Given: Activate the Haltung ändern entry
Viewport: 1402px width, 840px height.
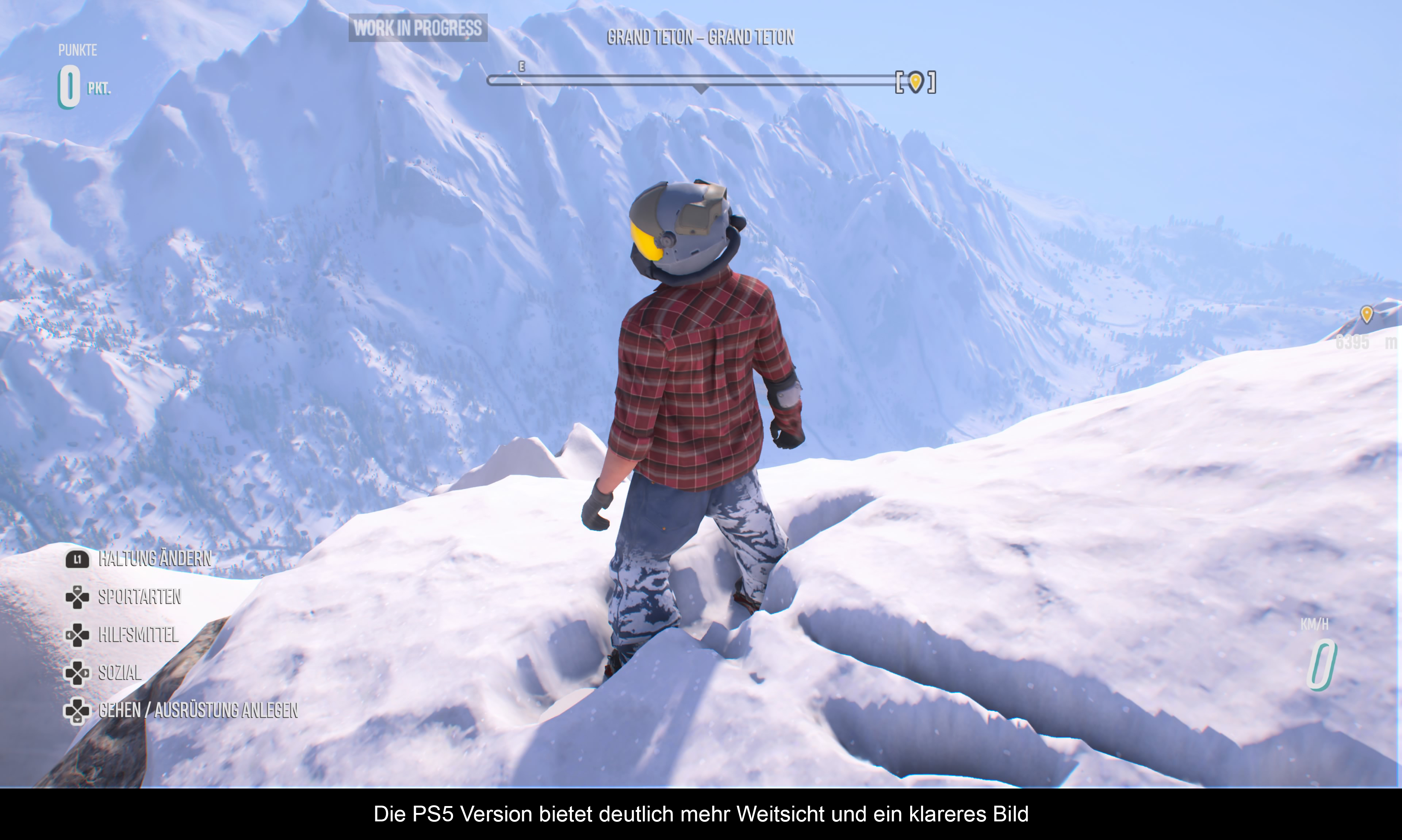Looking at the screenshot, I should point(154,559).
